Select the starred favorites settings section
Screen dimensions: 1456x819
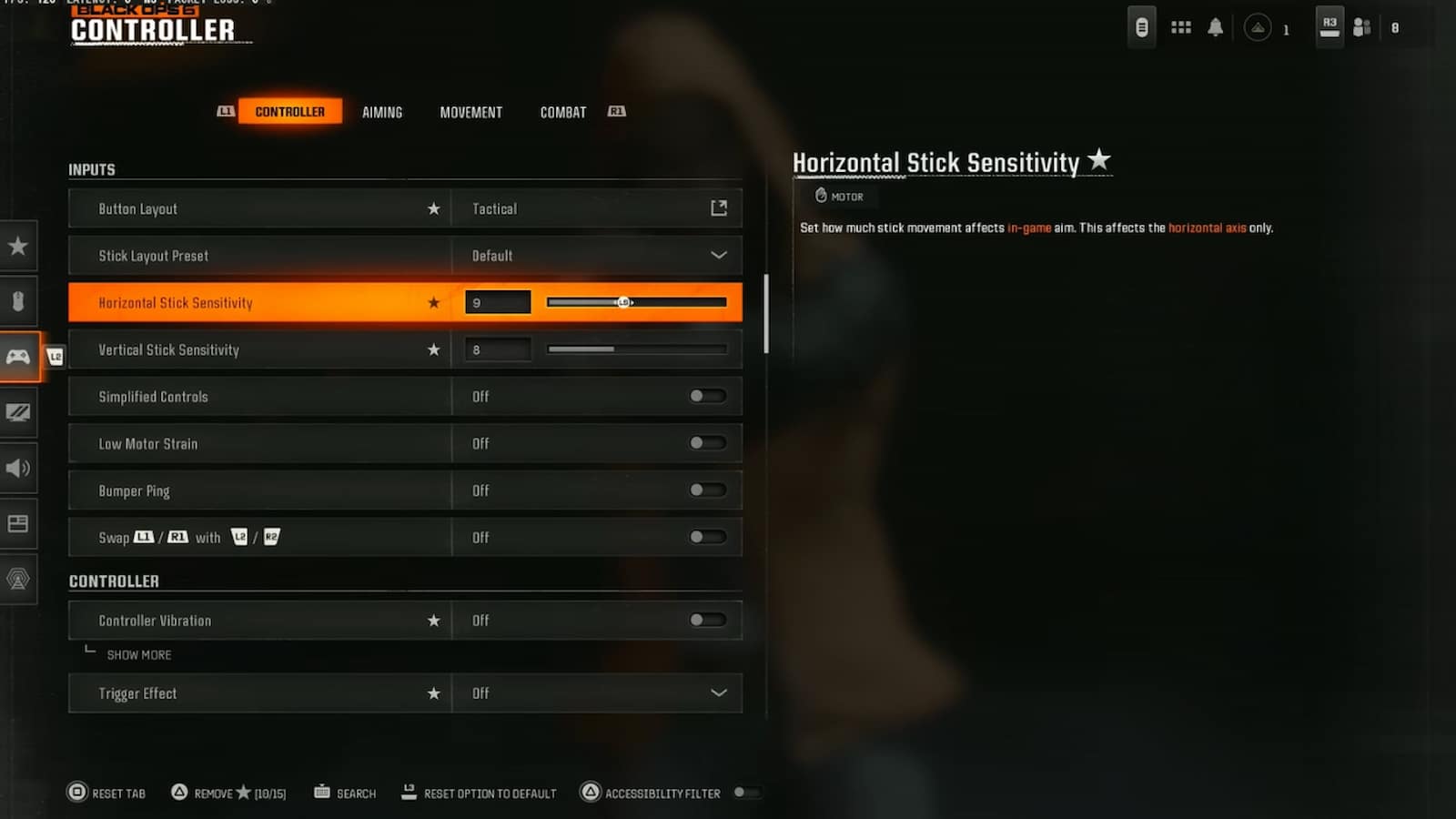pyautogui.click(x=18, y=246)
